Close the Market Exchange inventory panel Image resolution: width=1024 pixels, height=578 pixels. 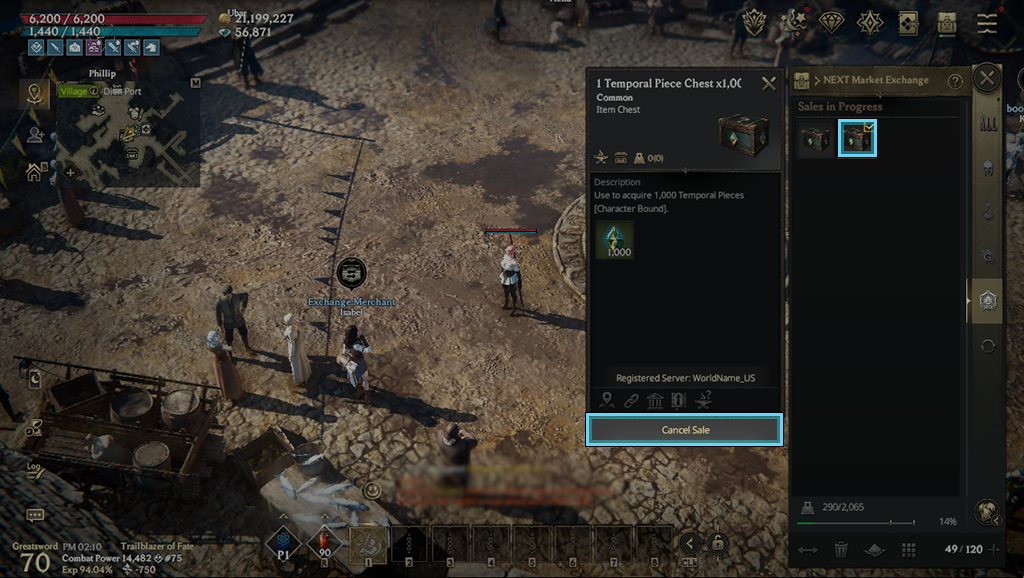coord(987,78)
